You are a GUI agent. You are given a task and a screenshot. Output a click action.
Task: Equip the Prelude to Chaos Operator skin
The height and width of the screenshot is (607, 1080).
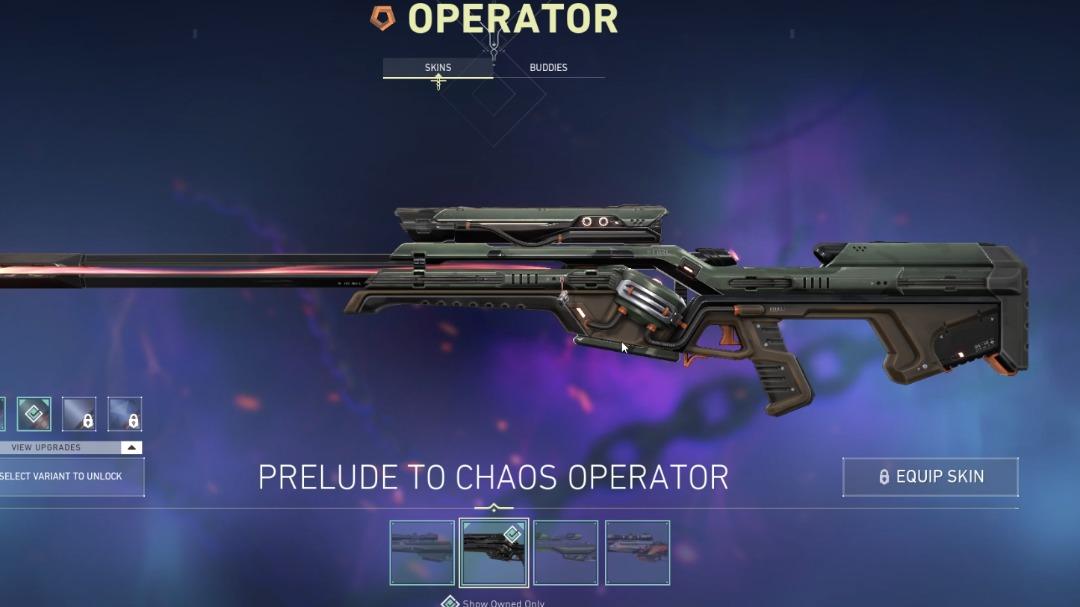tap(930, 477)
